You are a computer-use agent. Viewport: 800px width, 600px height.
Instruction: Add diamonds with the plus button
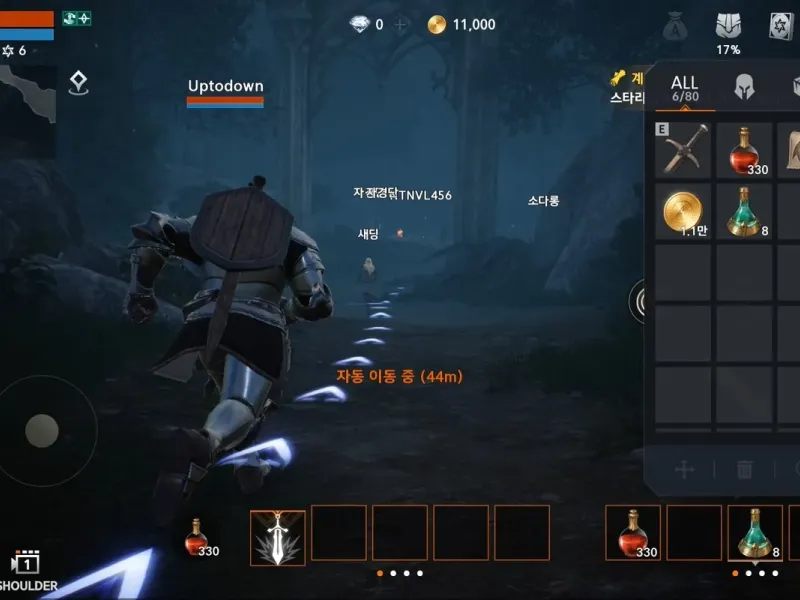(401, 25)
